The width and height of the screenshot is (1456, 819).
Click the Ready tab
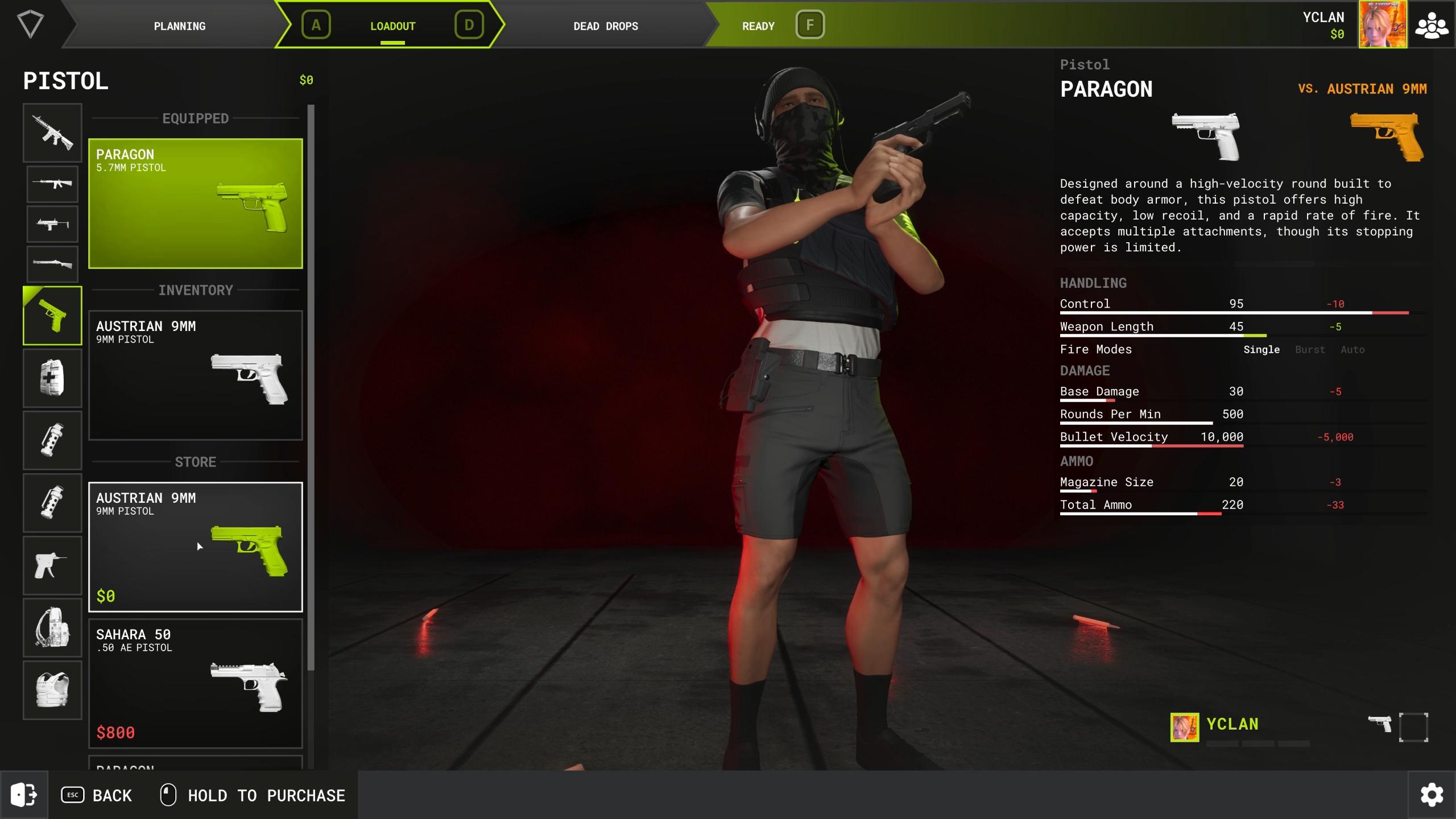click(758, 26)
